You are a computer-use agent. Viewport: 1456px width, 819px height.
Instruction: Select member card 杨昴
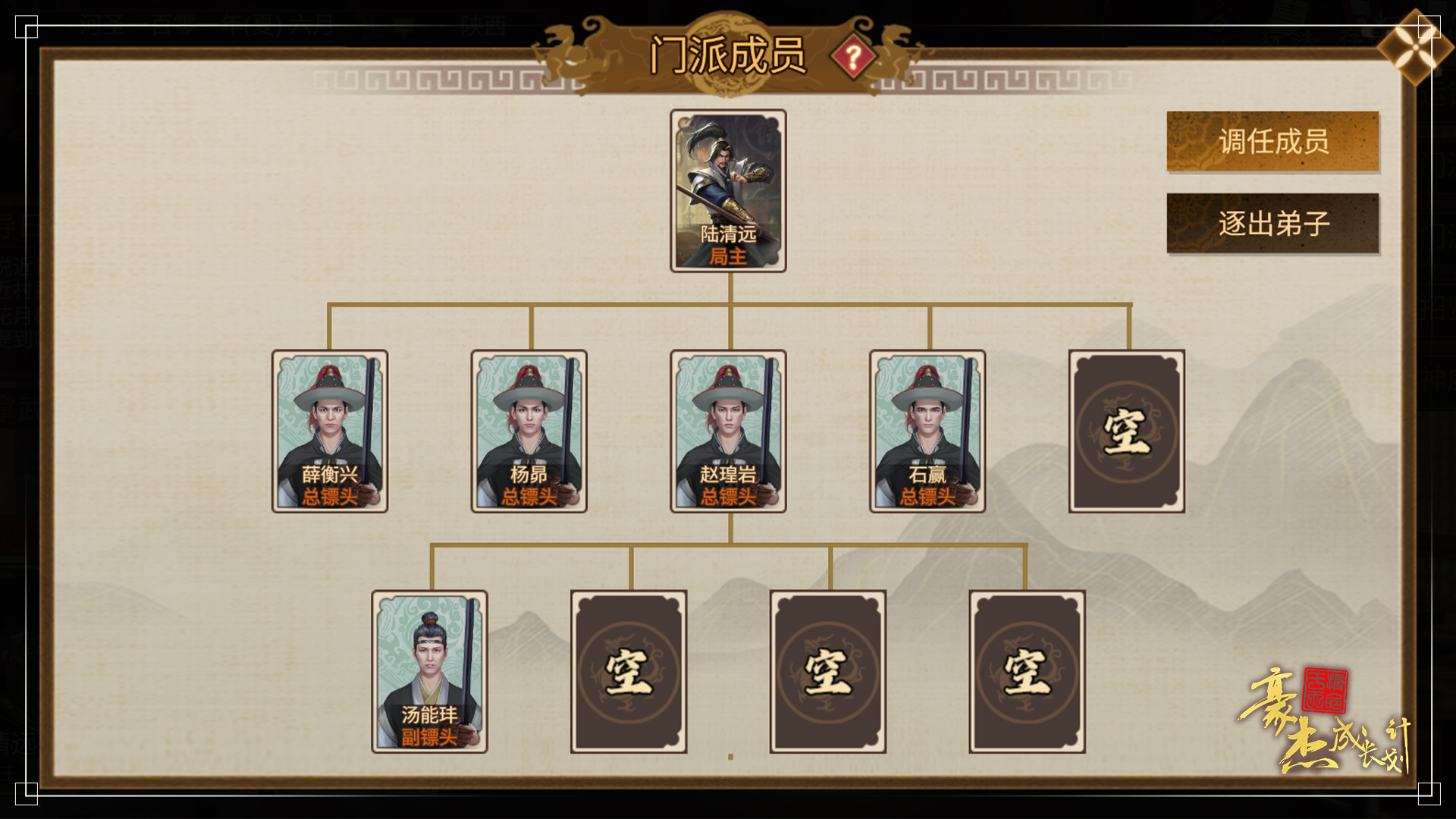[x=529, y=431]
